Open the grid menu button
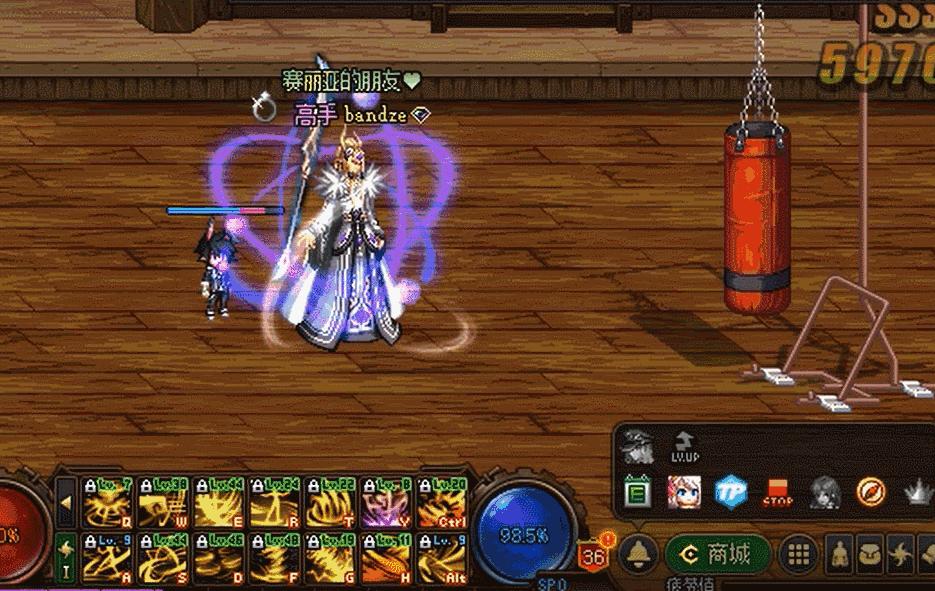 click(798, 554)
